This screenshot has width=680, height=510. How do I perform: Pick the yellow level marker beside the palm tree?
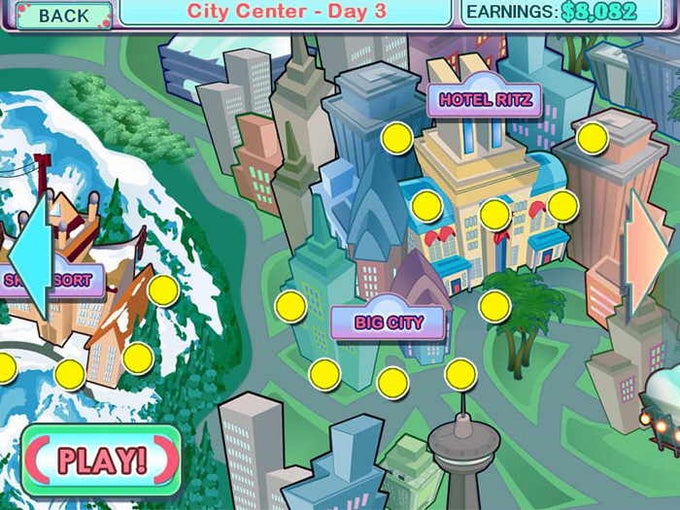point(494,306)
